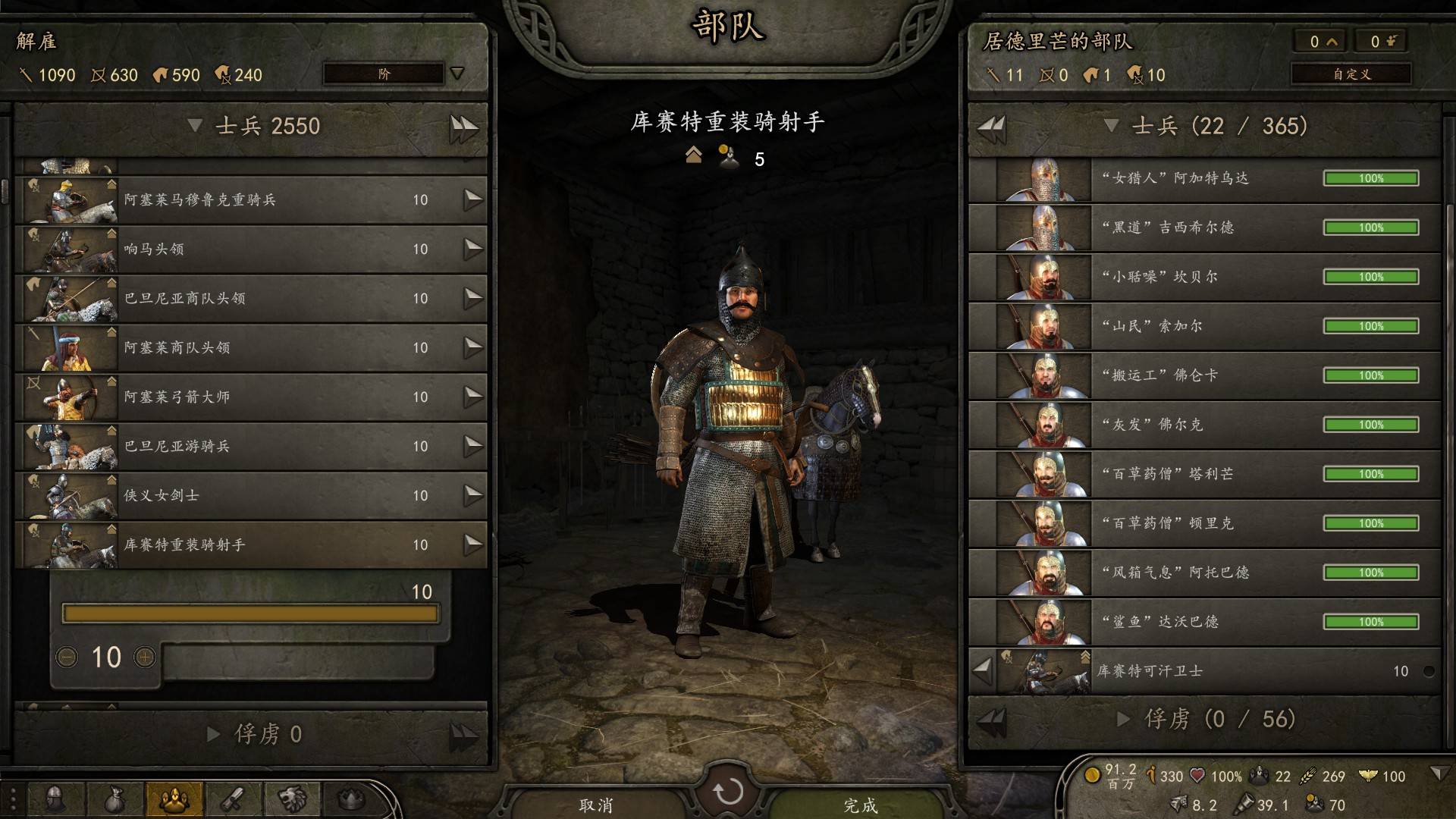Click the 完成 confirm button

[x=860, y=805]
